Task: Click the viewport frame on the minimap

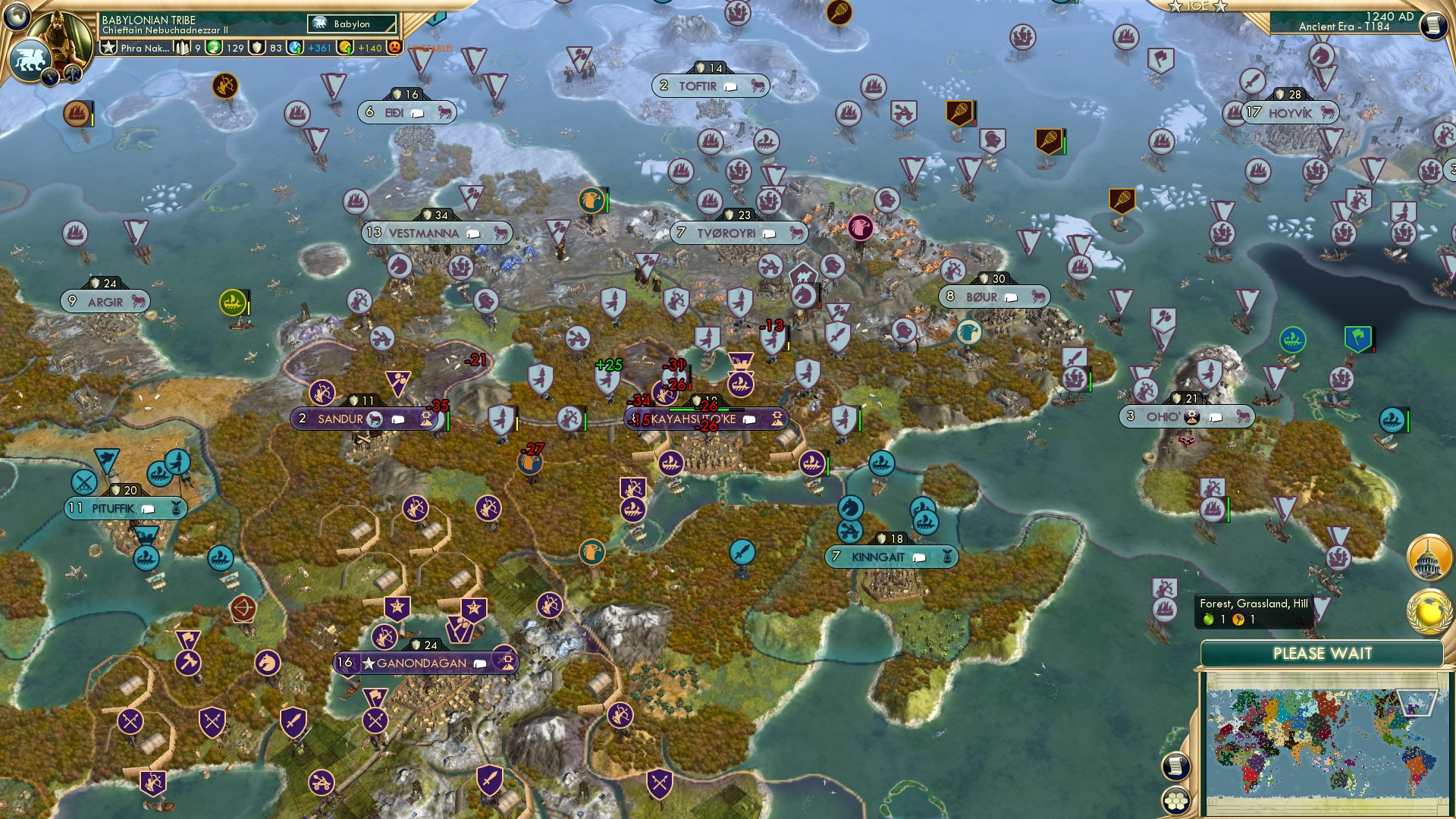Action: 1416,703
